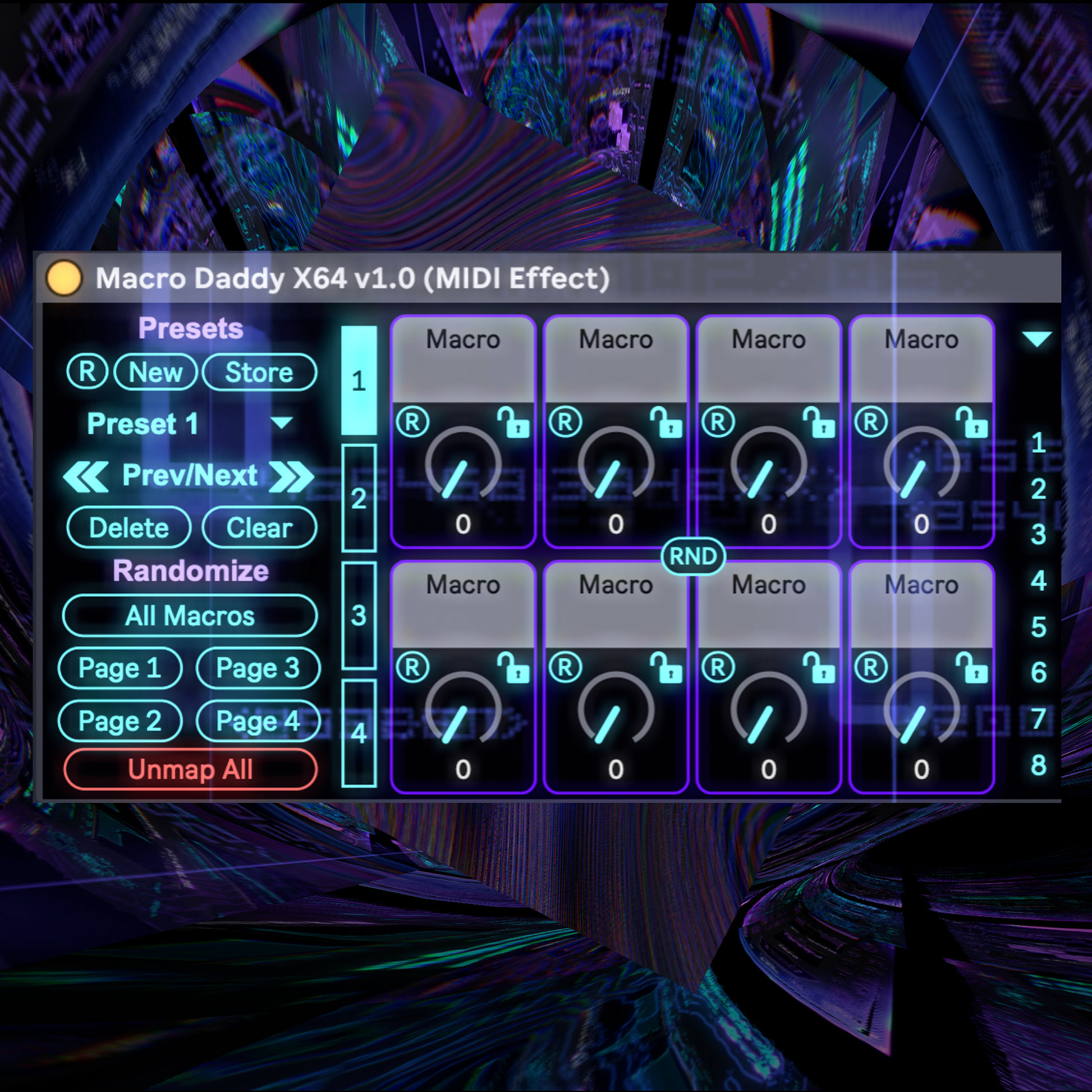This screenshot has width=1092, height=1092.
Task: Randomize All Macros
Action: (190, 616)
